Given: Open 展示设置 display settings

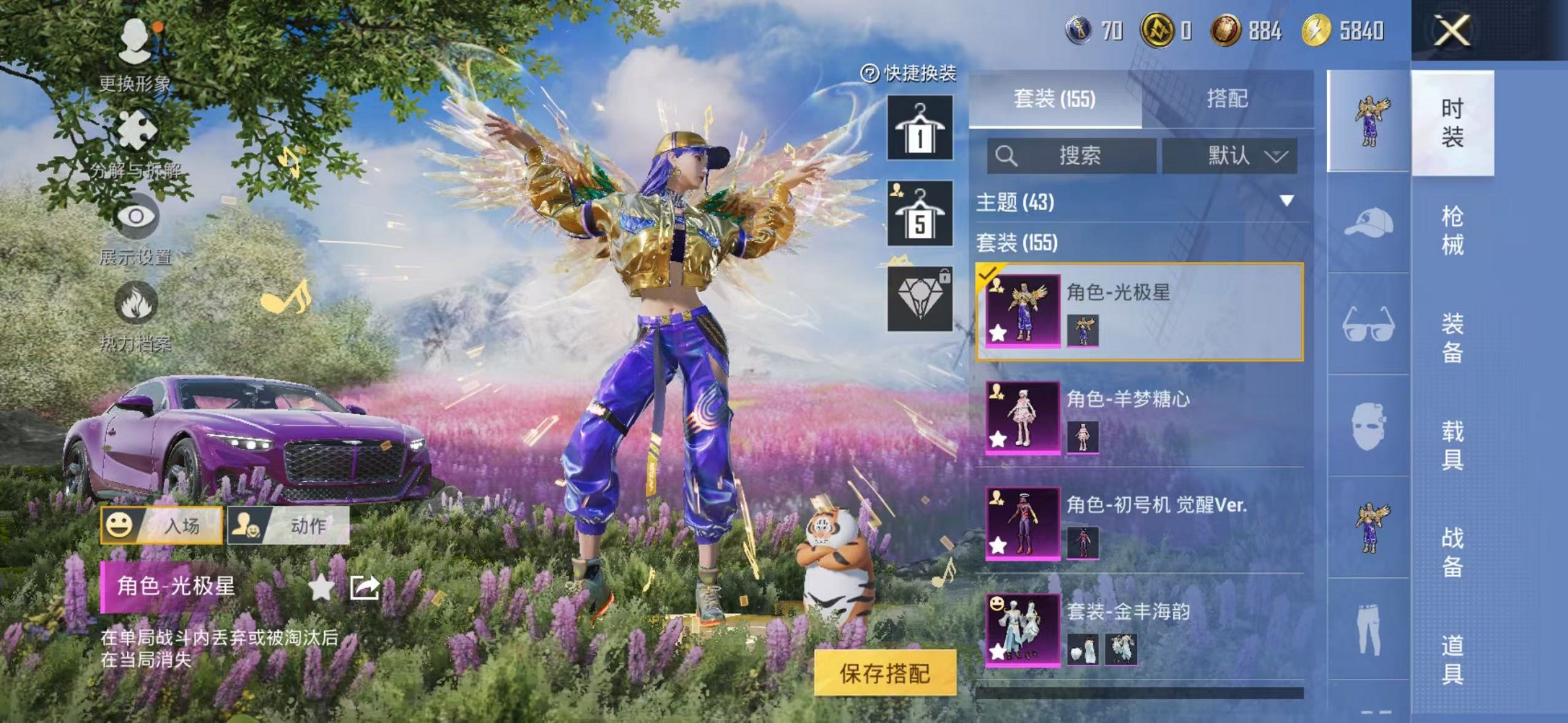Looking at the screenshot, I should 136,228.
